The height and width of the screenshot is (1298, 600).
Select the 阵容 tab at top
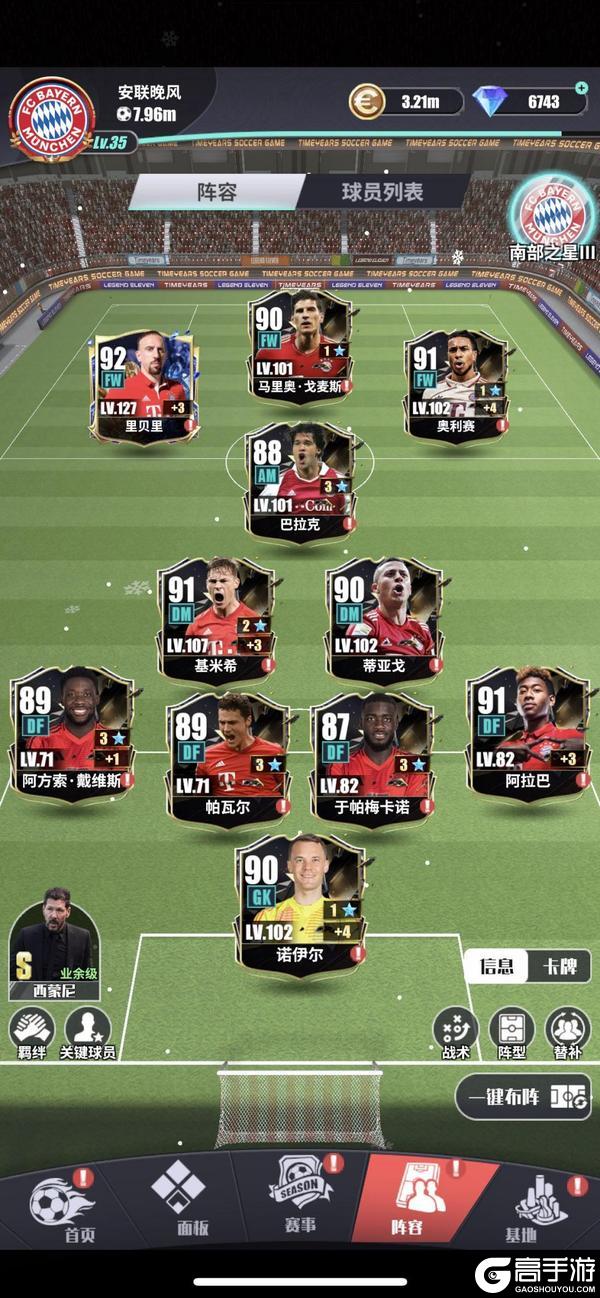[x=217, y=191]
